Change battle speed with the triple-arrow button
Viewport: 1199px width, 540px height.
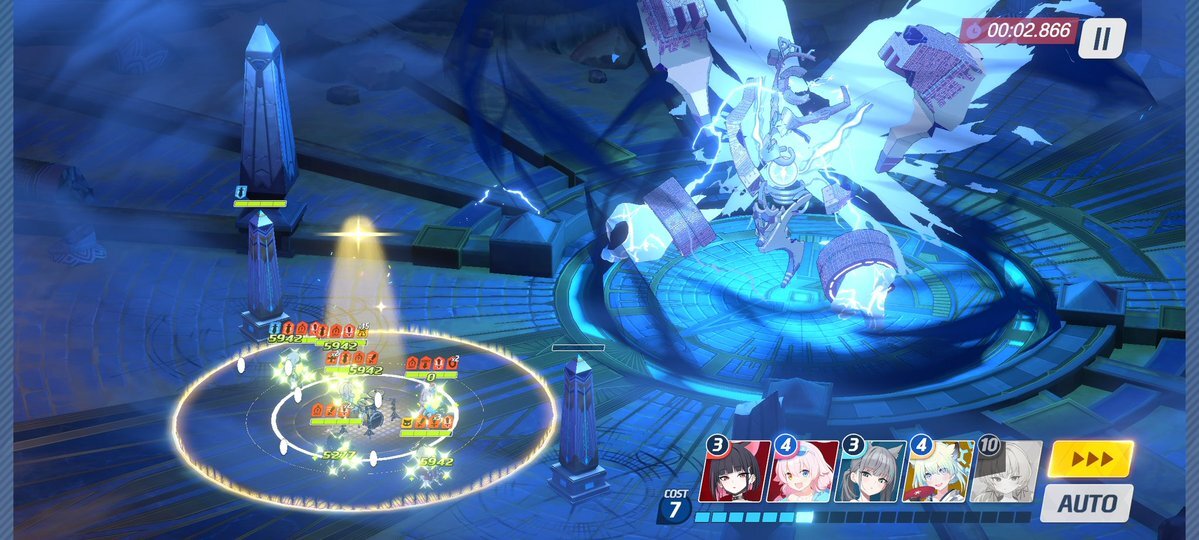pyautogui.click(x=1090, y=459)
